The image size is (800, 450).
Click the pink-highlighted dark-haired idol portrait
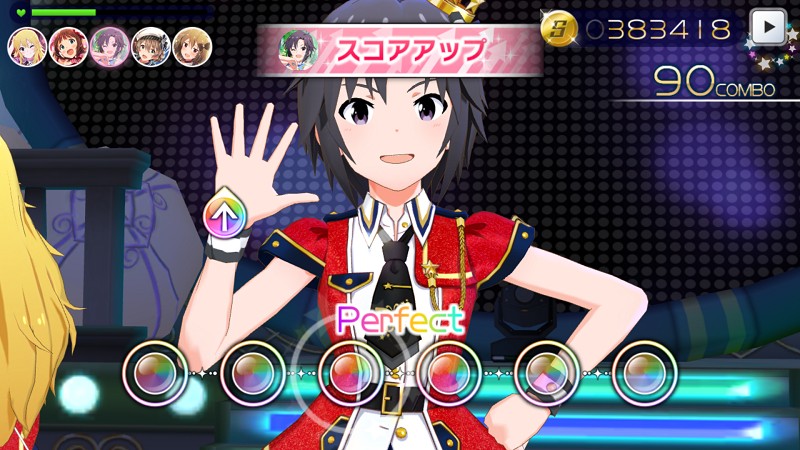(109, 46)
